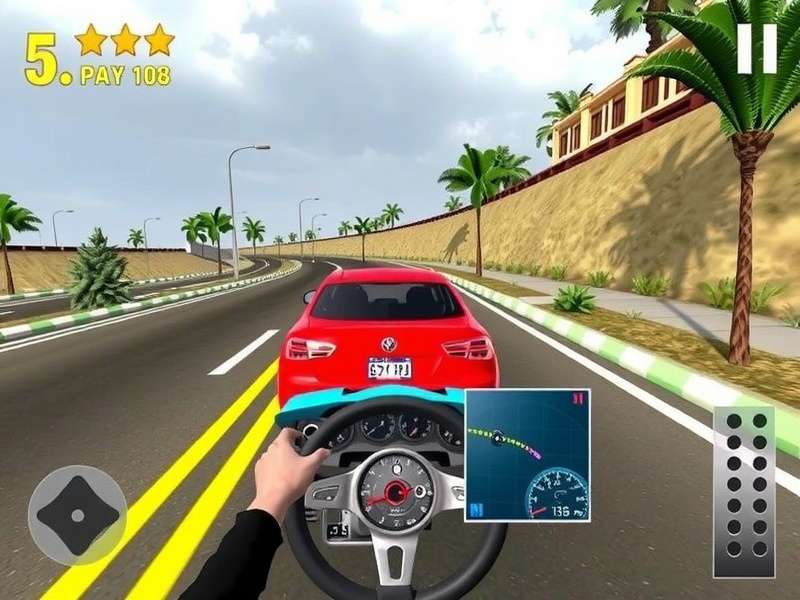This screenshot has height=600, width=800.
Task: Tap the round joystick control pad
Action: [77, 515]
